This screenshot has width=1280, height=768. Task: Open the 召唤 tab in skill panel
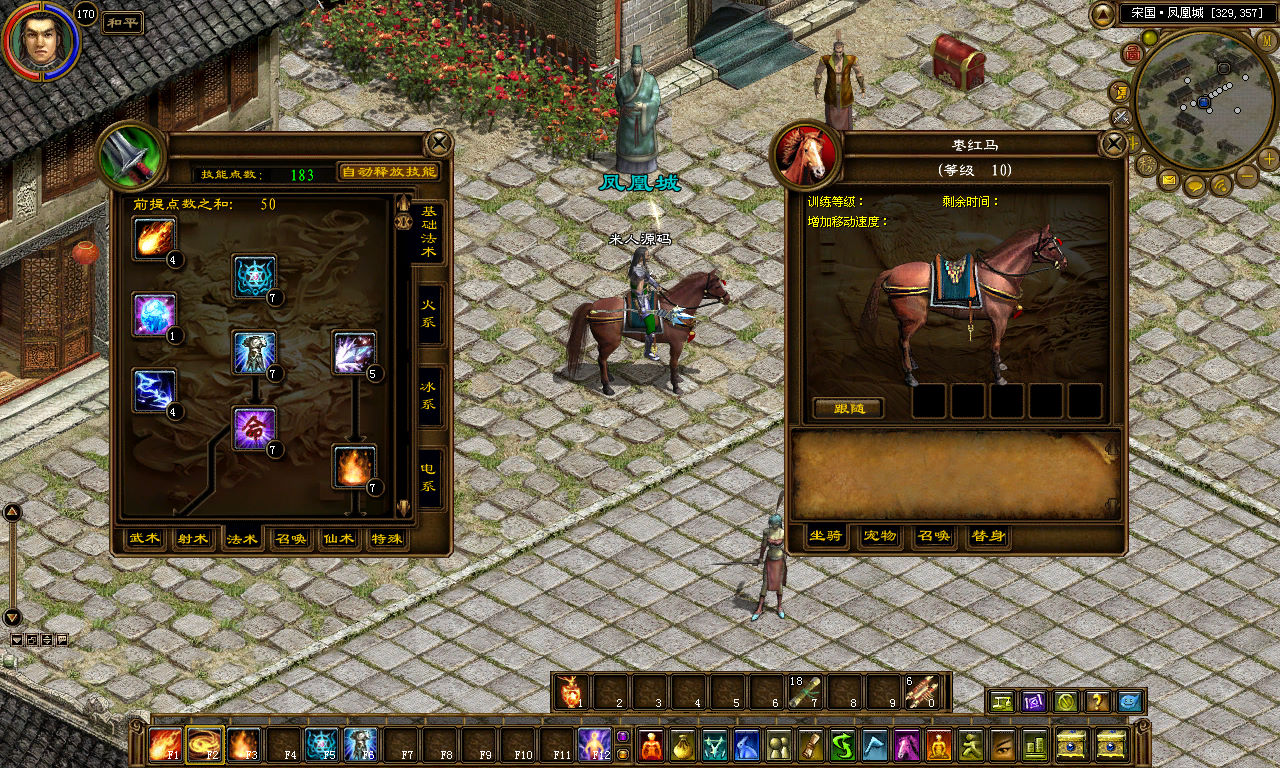291,539
